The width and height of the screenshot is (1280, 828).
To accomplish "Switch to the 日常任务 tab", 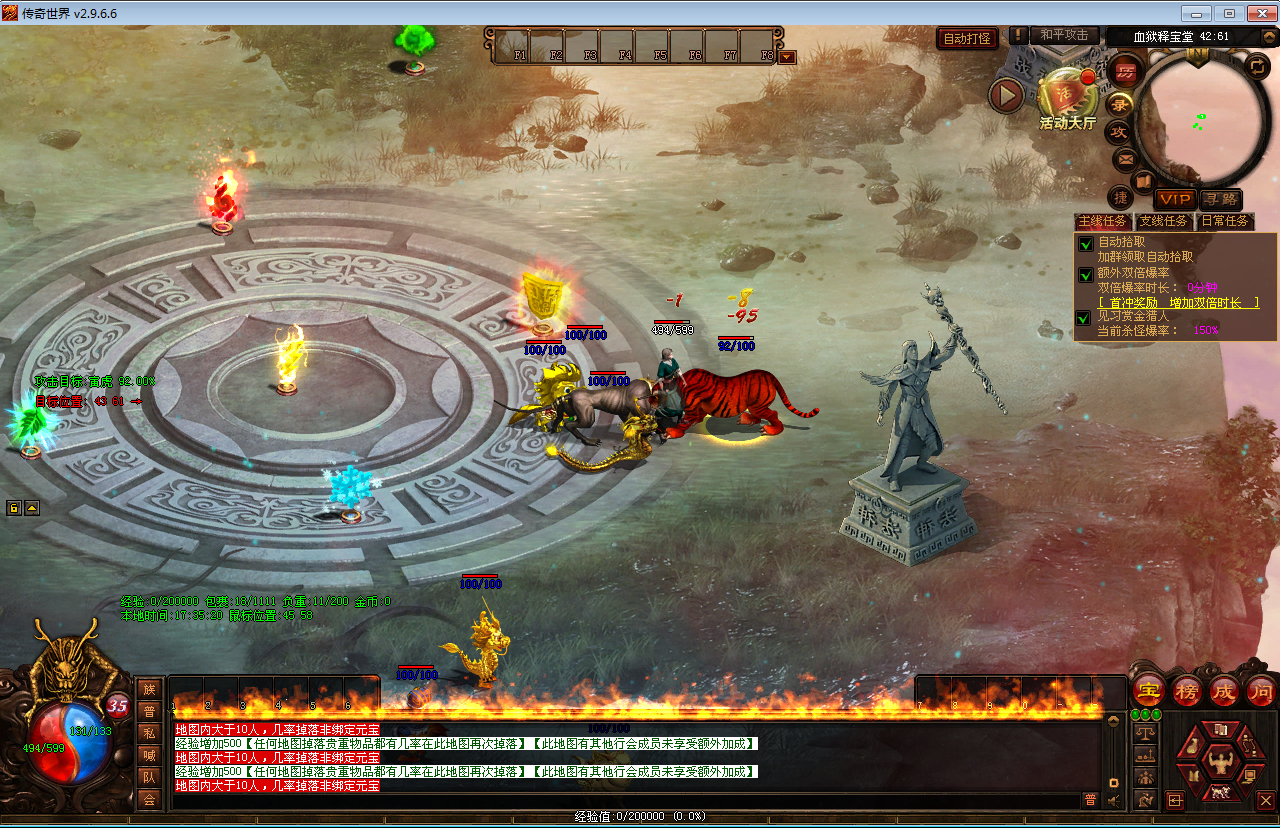I will (1225, 221).
